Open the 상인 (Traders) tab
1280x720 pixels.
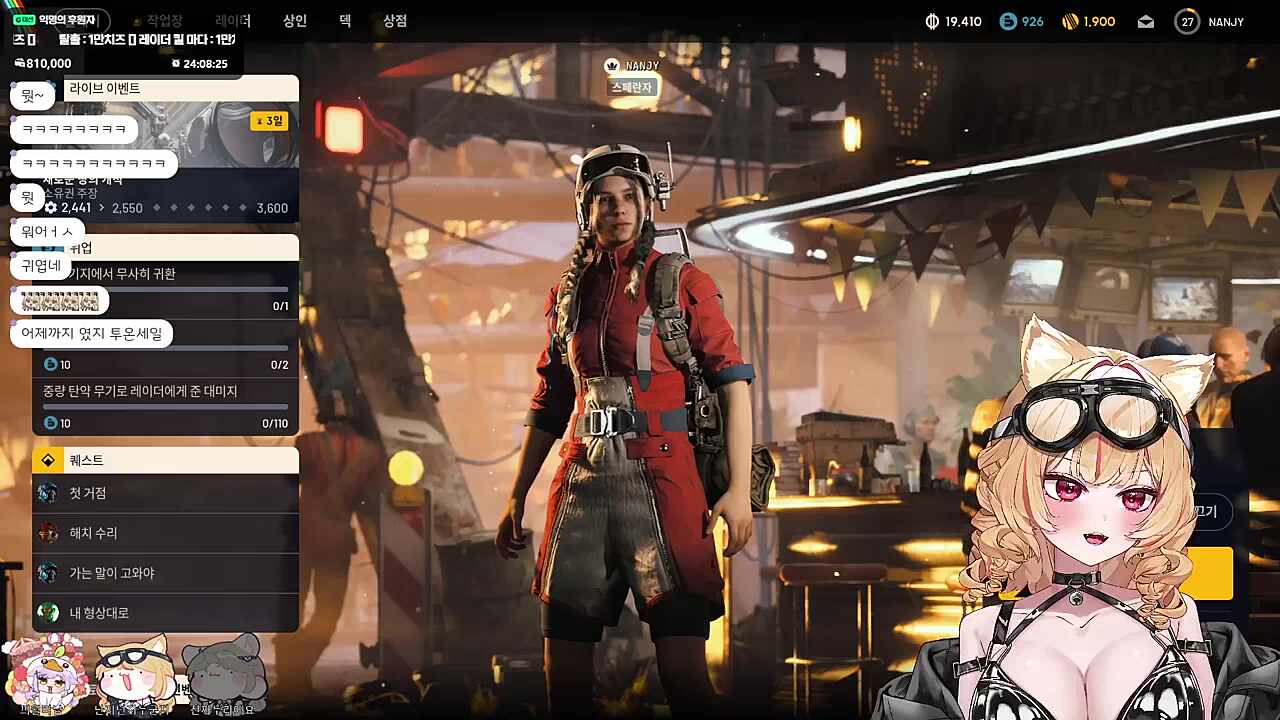coord(294,21)
